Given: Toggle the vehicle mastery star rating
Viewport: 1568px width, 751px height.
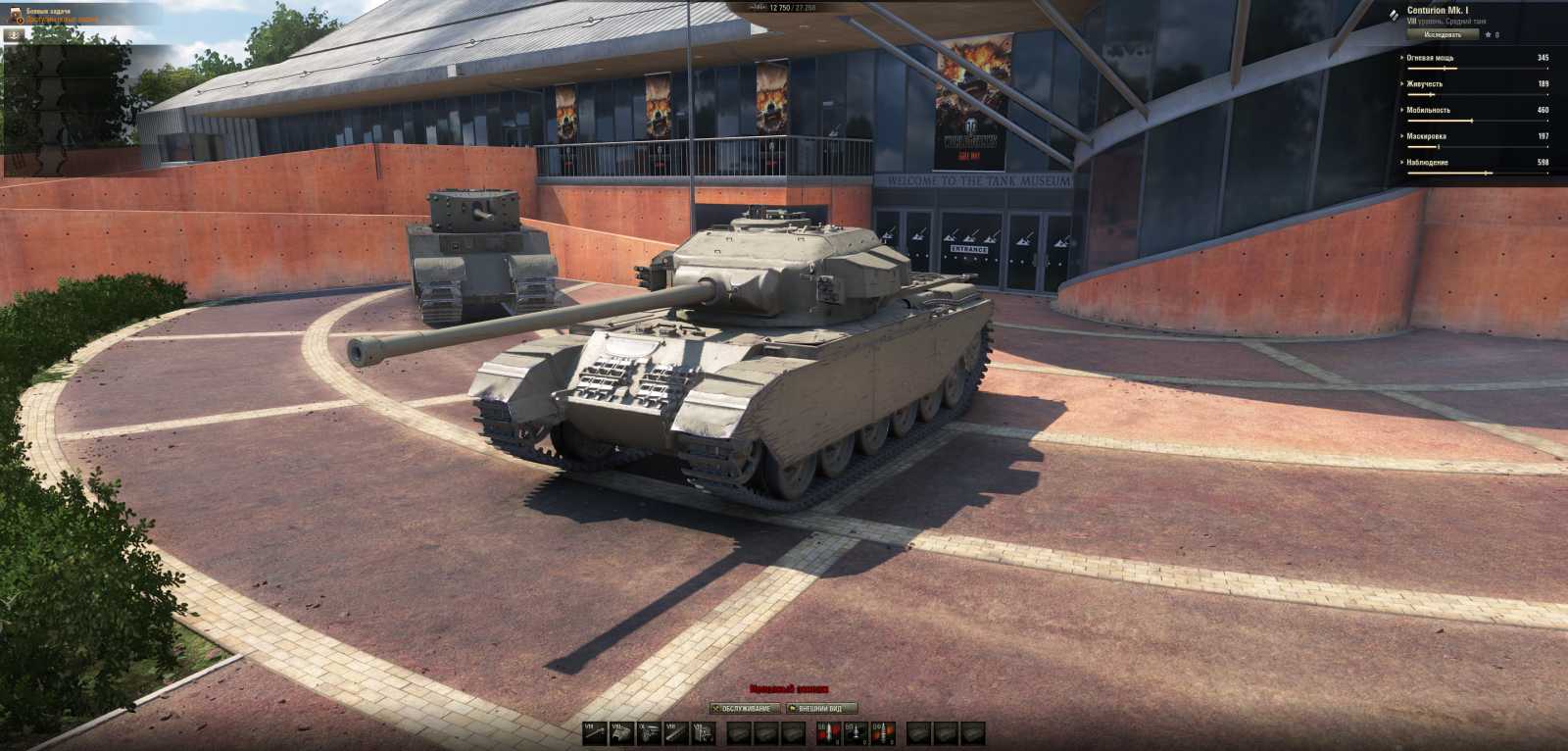Looking at the screenshot, I should coord(1488,35).
